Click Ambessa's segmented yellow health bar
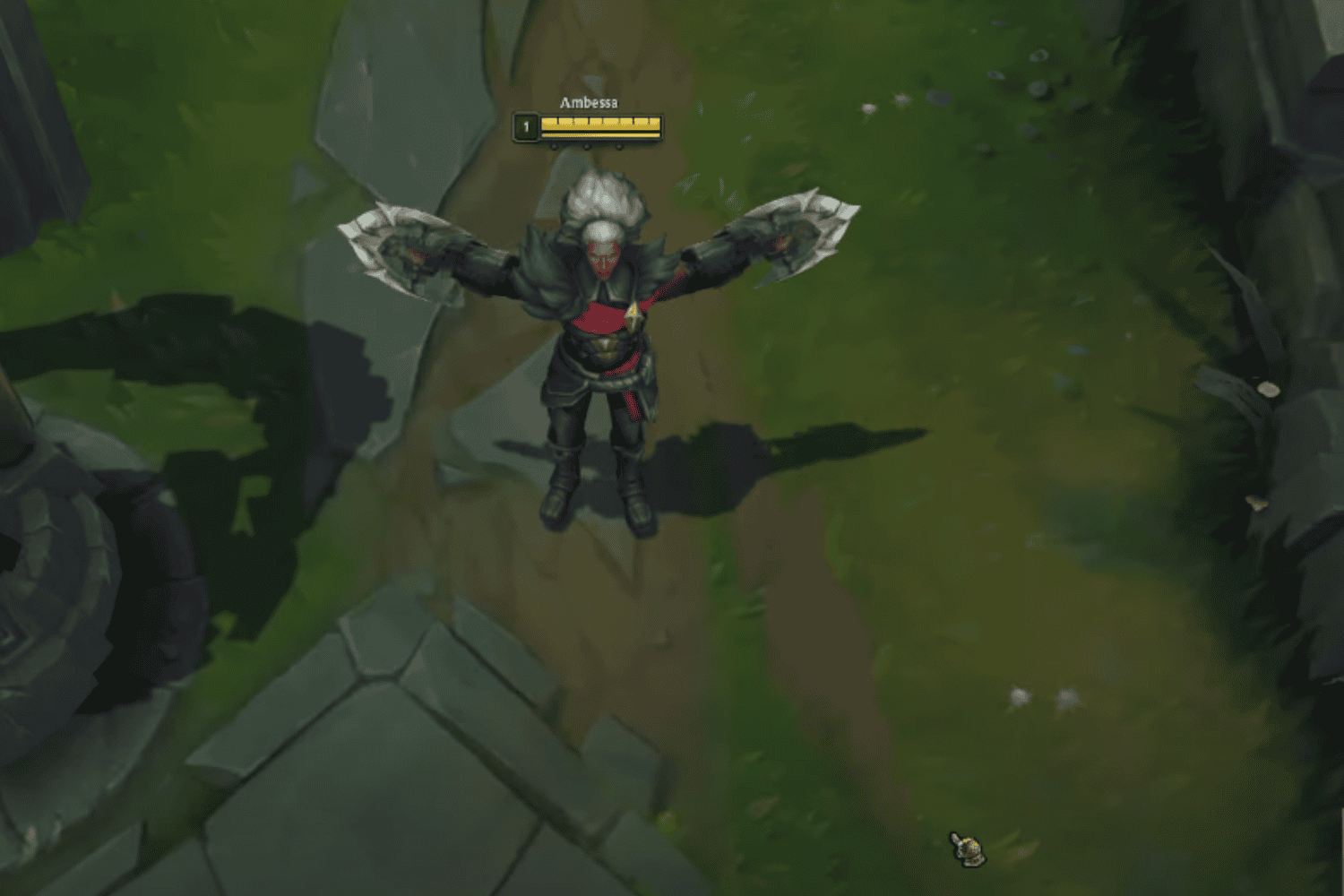 pos(599,125)
